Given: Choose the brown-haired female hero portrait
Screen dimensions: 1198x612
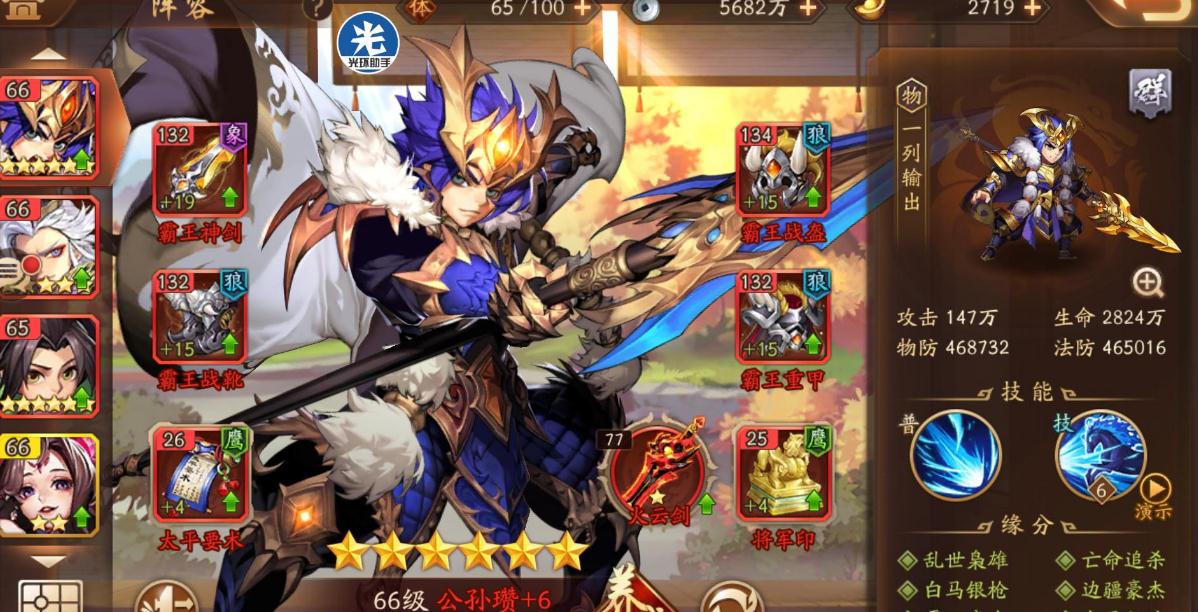Looking at the screenshot, I should (50, 485).
